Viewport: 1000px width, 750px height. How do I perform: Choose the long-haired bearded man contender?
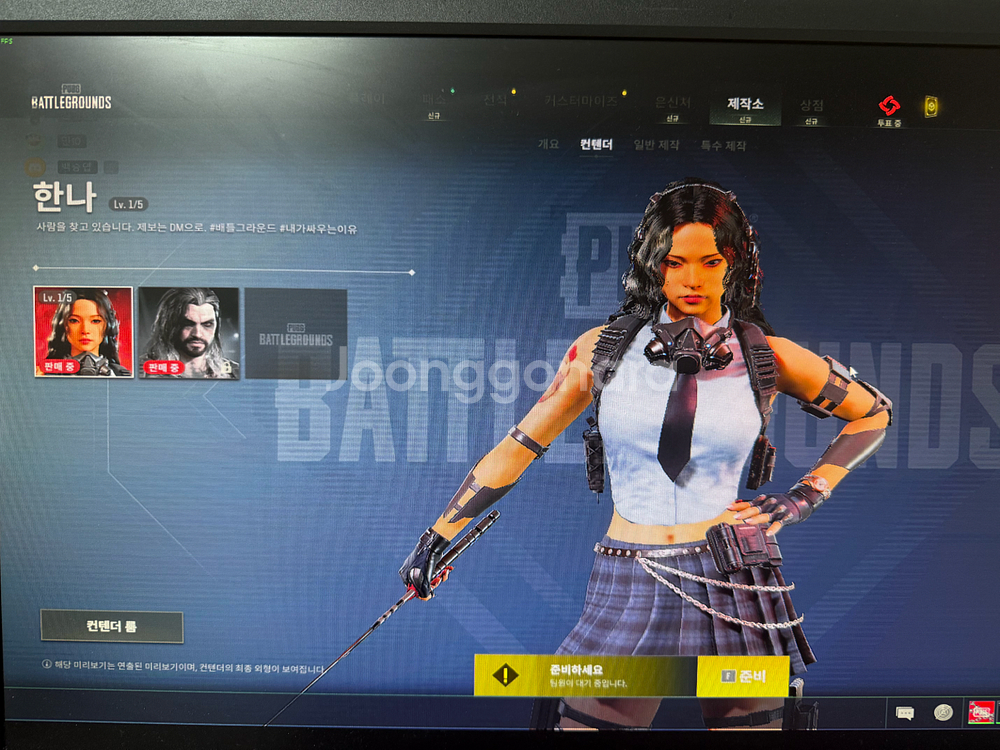[x=189, y=332]
